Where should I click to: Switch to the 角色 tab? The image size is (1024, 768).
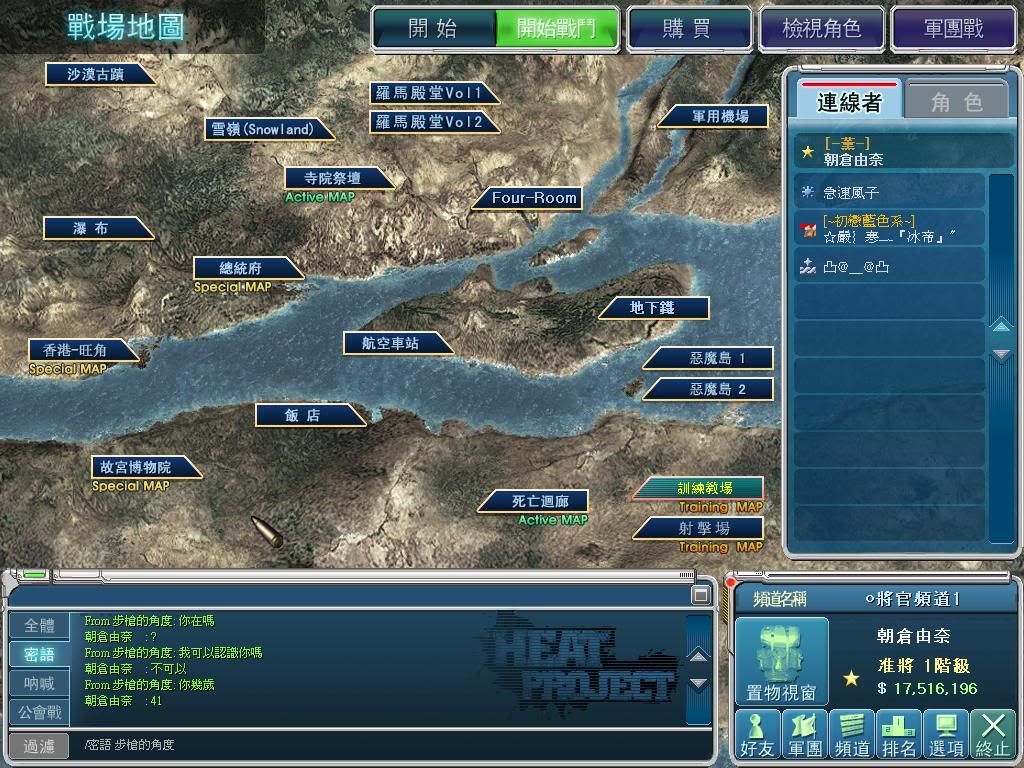pos(956,102)
